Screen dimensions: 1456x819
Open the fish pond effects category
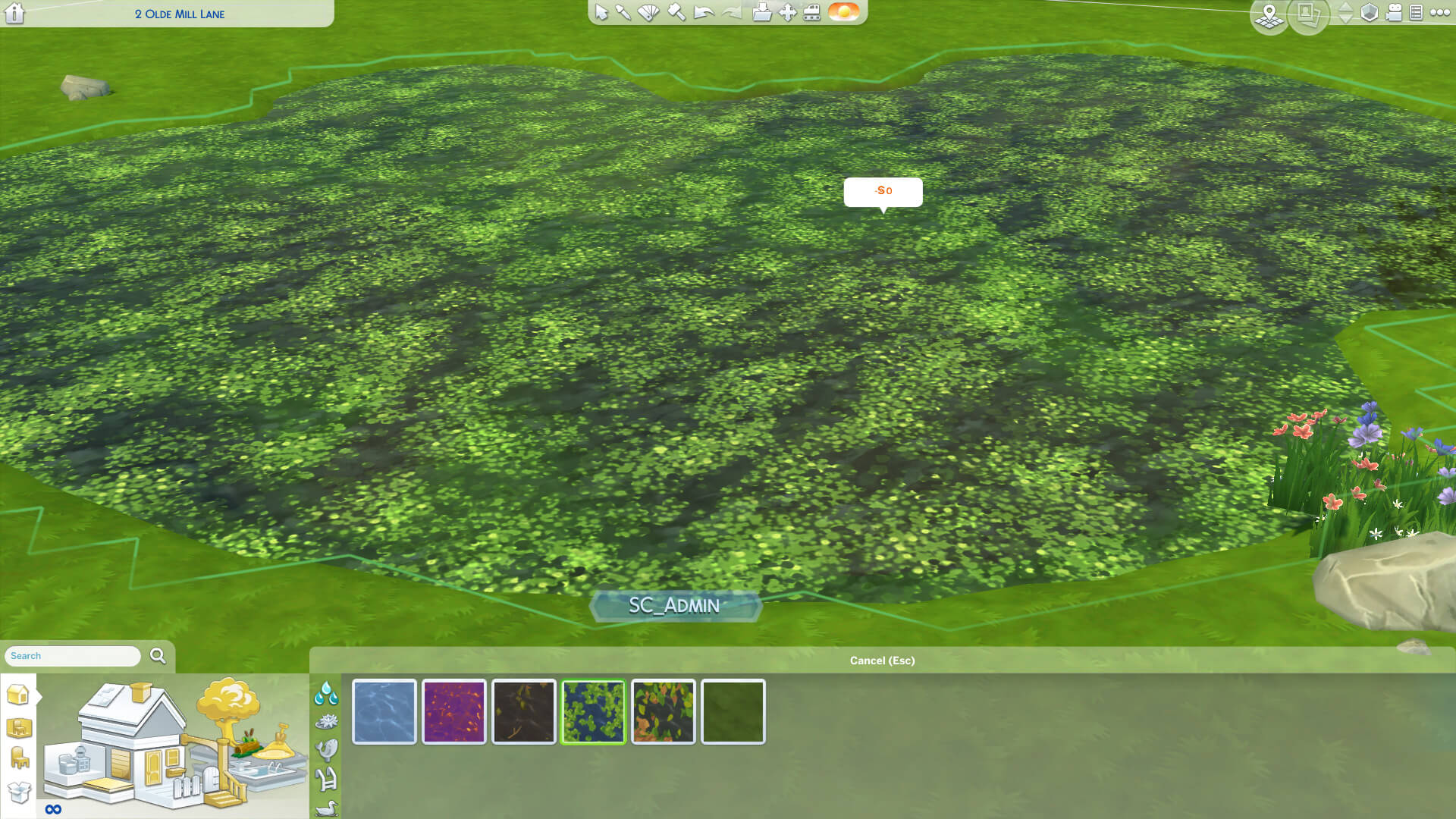pyautogui.click(x=326, y=750)
